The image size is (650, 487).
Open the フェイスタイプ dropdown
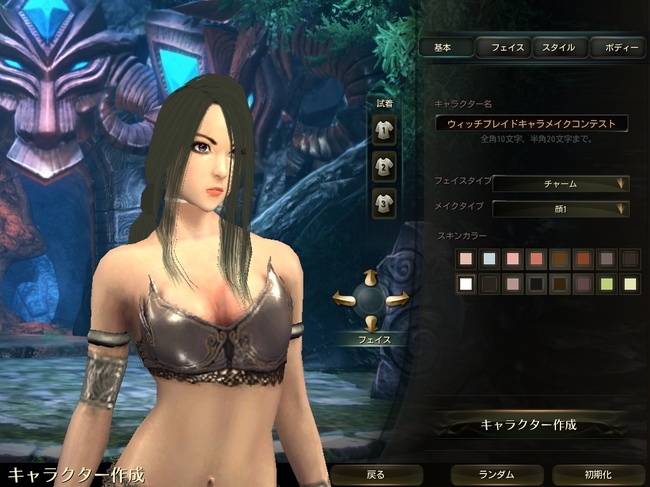560,183
